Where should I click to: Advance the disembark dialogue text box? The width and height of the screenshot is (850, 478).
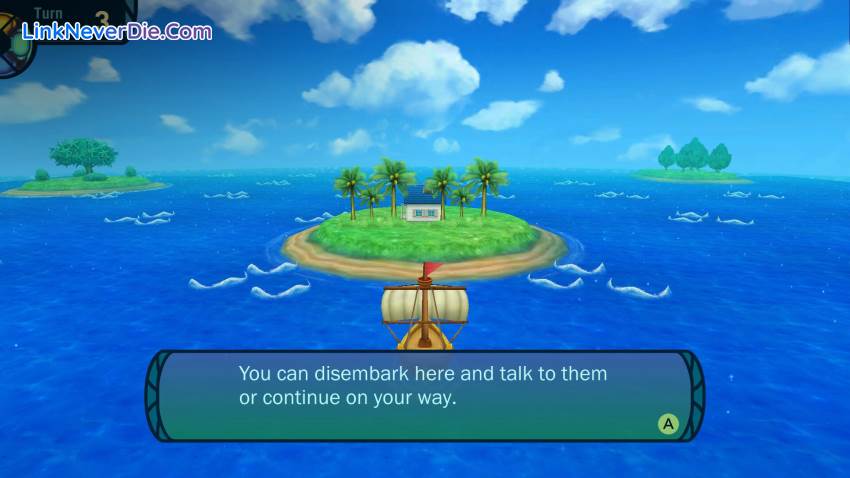tap(668, 424)
